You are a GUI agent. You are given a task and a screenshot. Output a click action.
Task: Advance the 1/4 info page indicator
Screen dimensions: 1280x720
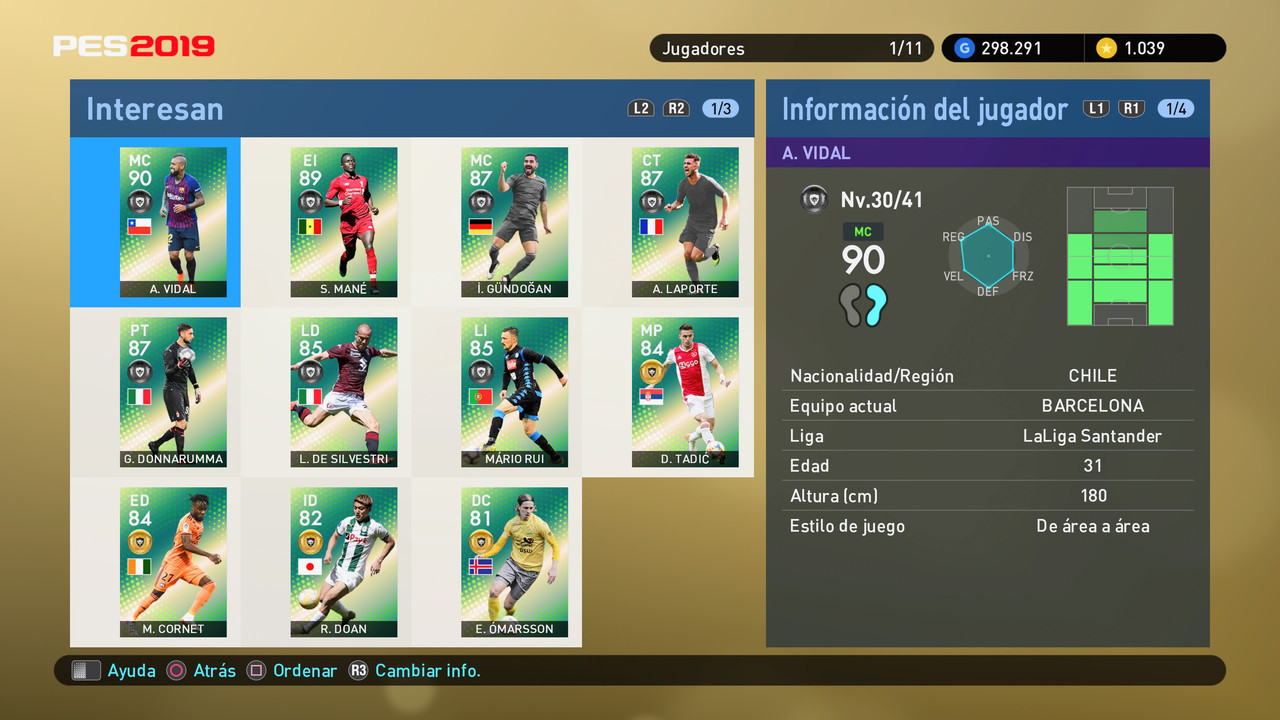(1175, 107)
